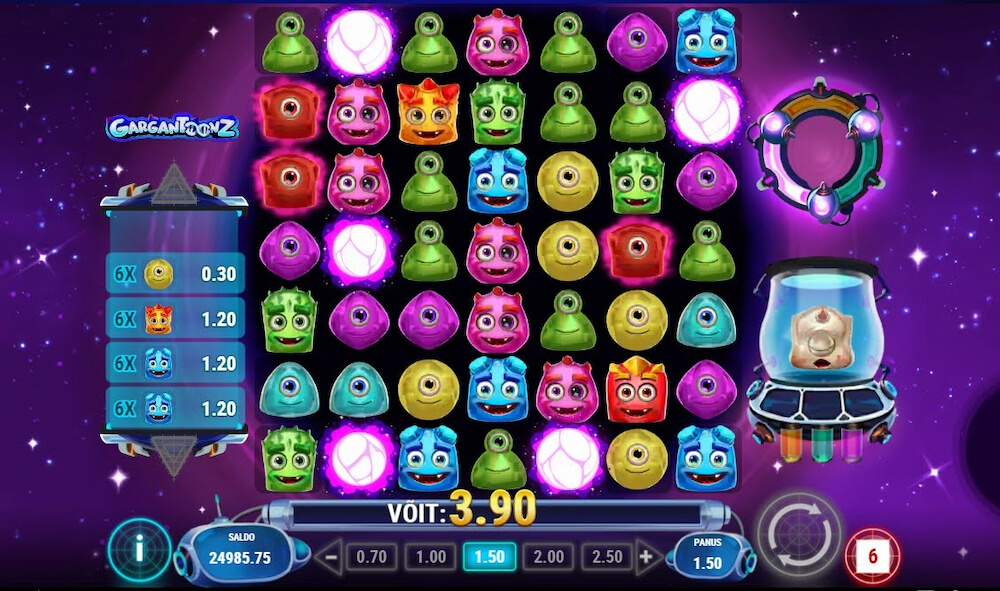Select the 1.50 bet value
The width and height of the screenshot is (1000, 591).
490,557
